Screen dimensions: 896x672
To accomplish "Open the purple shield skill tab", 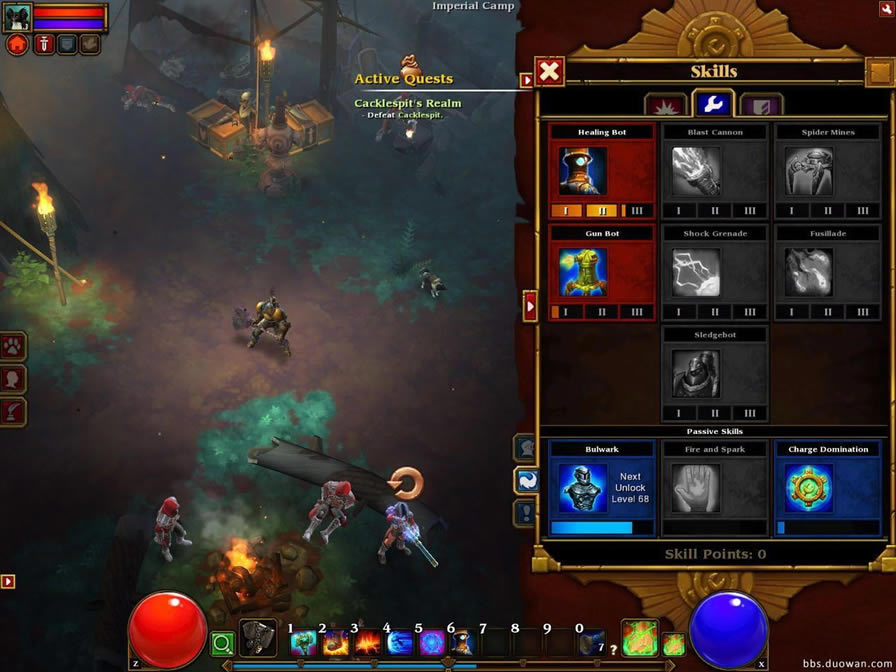I will pyautogui.click(x=761, y=105).
